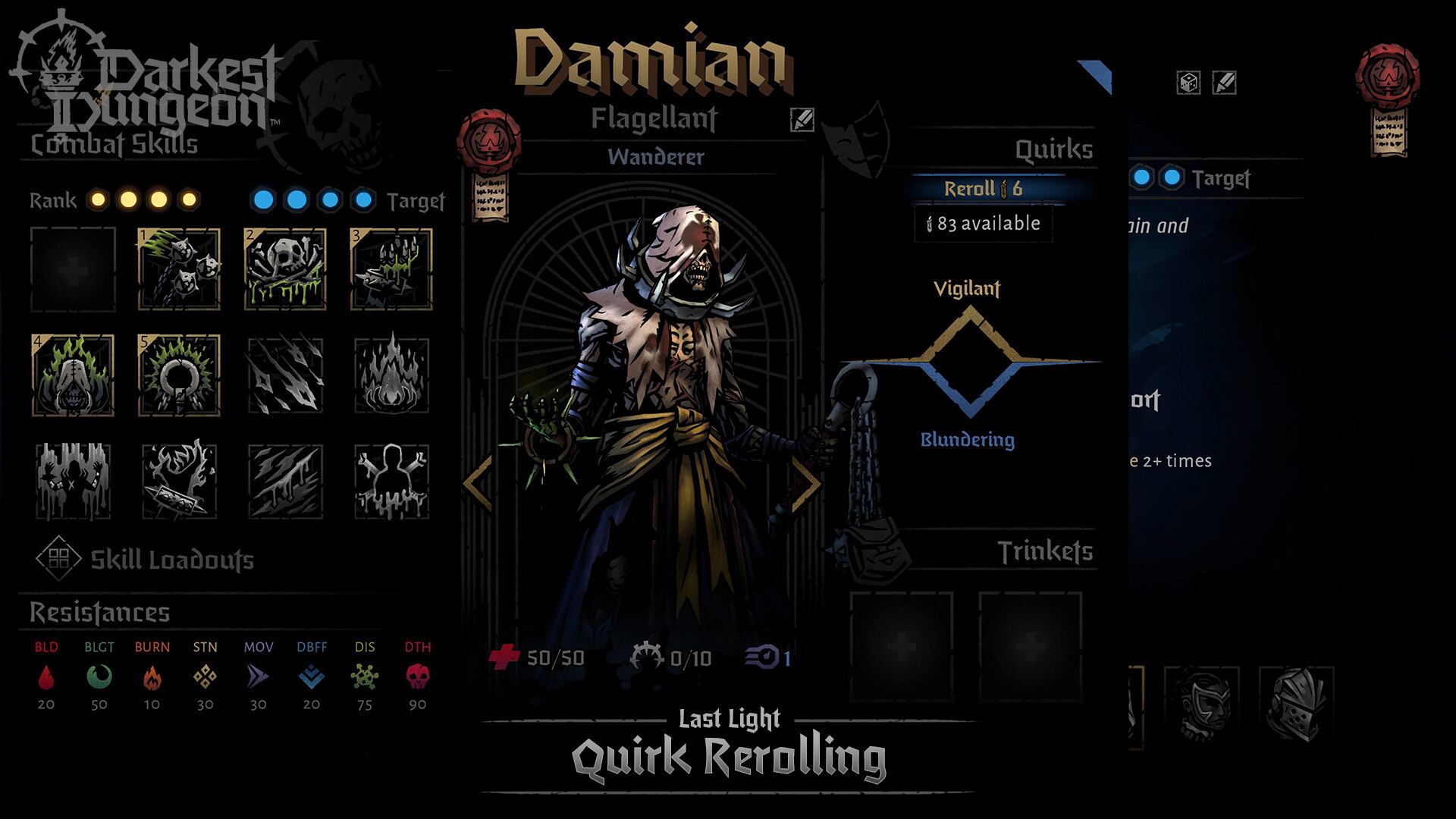Viewport: 1456px width, 819px height.
Task: Select the Vigilant quirk
Action: point(967,289)
